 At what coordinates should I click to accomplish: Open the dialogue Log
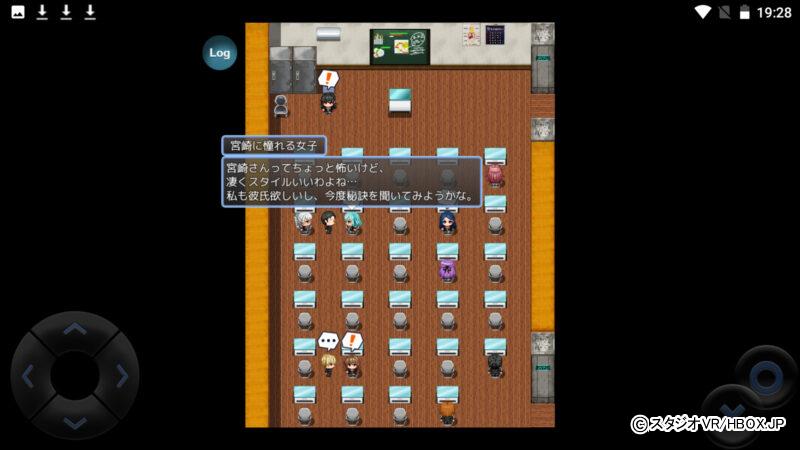point(220,53)
